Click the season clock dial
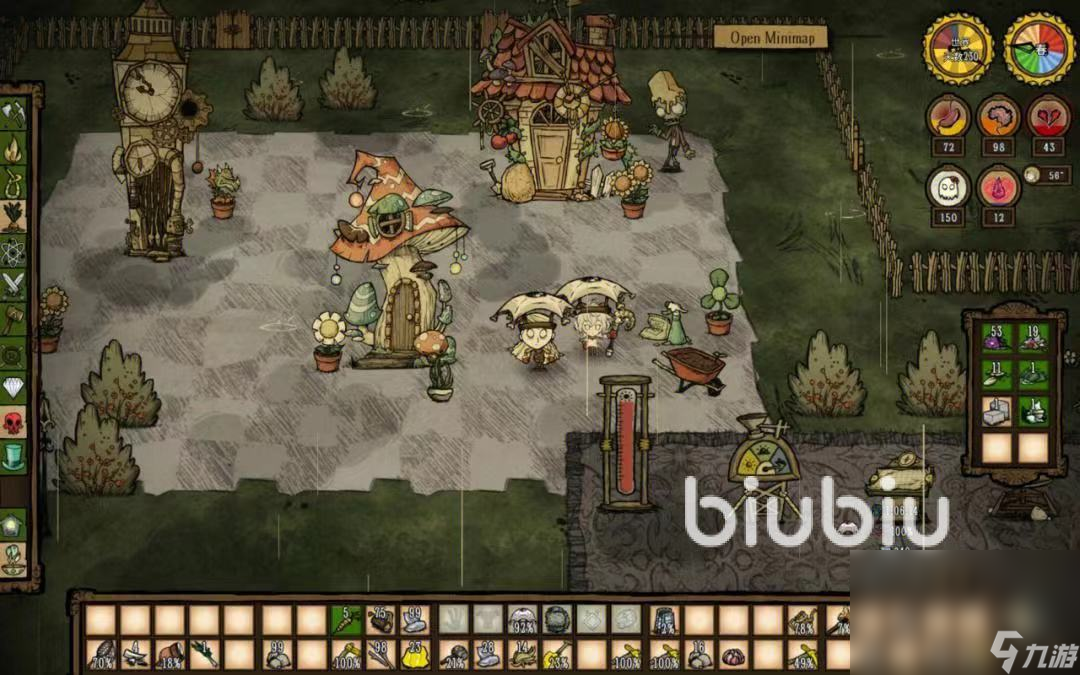The width and height of the screenshot is (1080, 675). pos(1039,47)
